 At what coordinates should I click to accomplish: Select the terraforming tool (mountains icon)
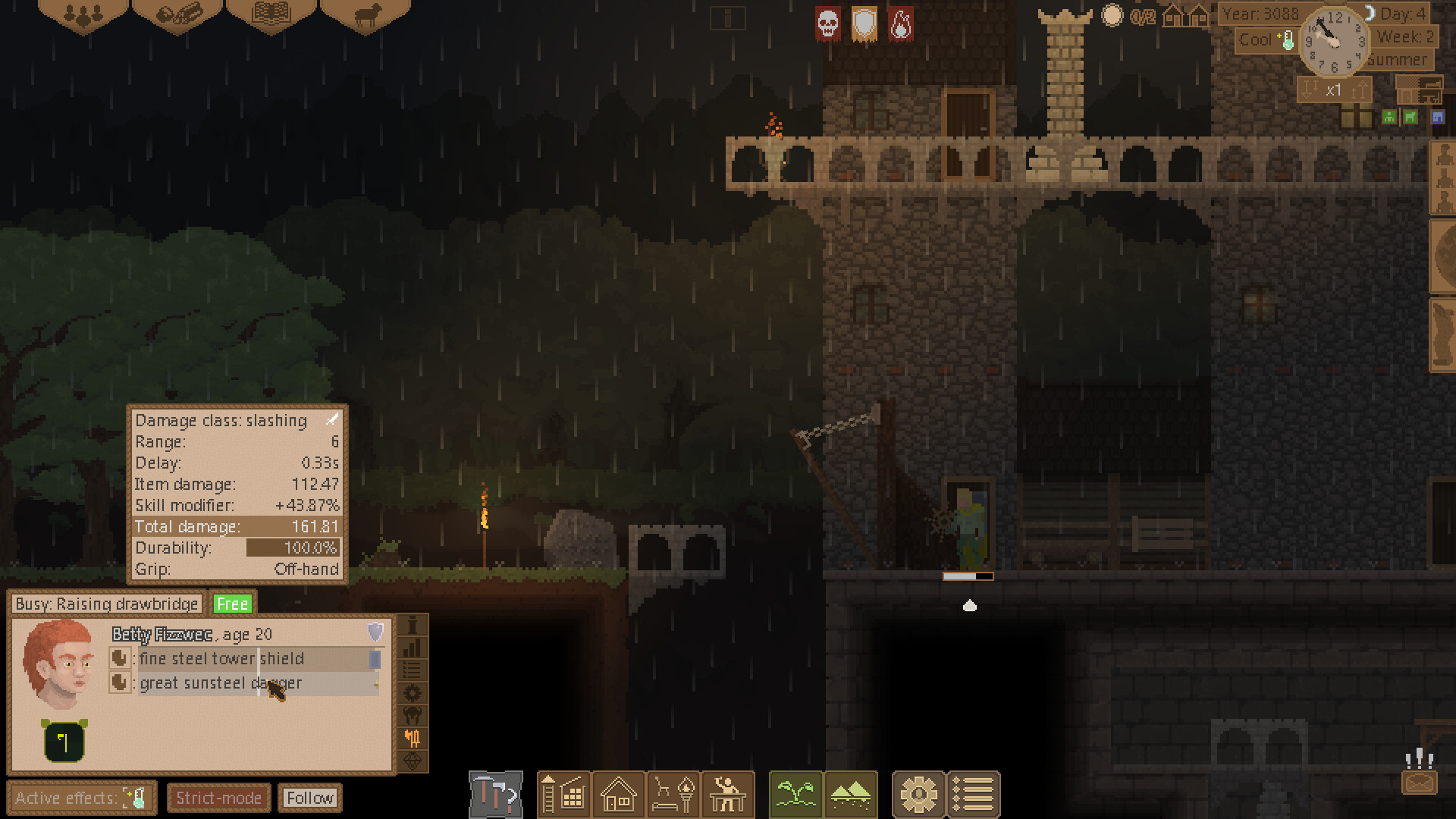[x=851, y=795]
